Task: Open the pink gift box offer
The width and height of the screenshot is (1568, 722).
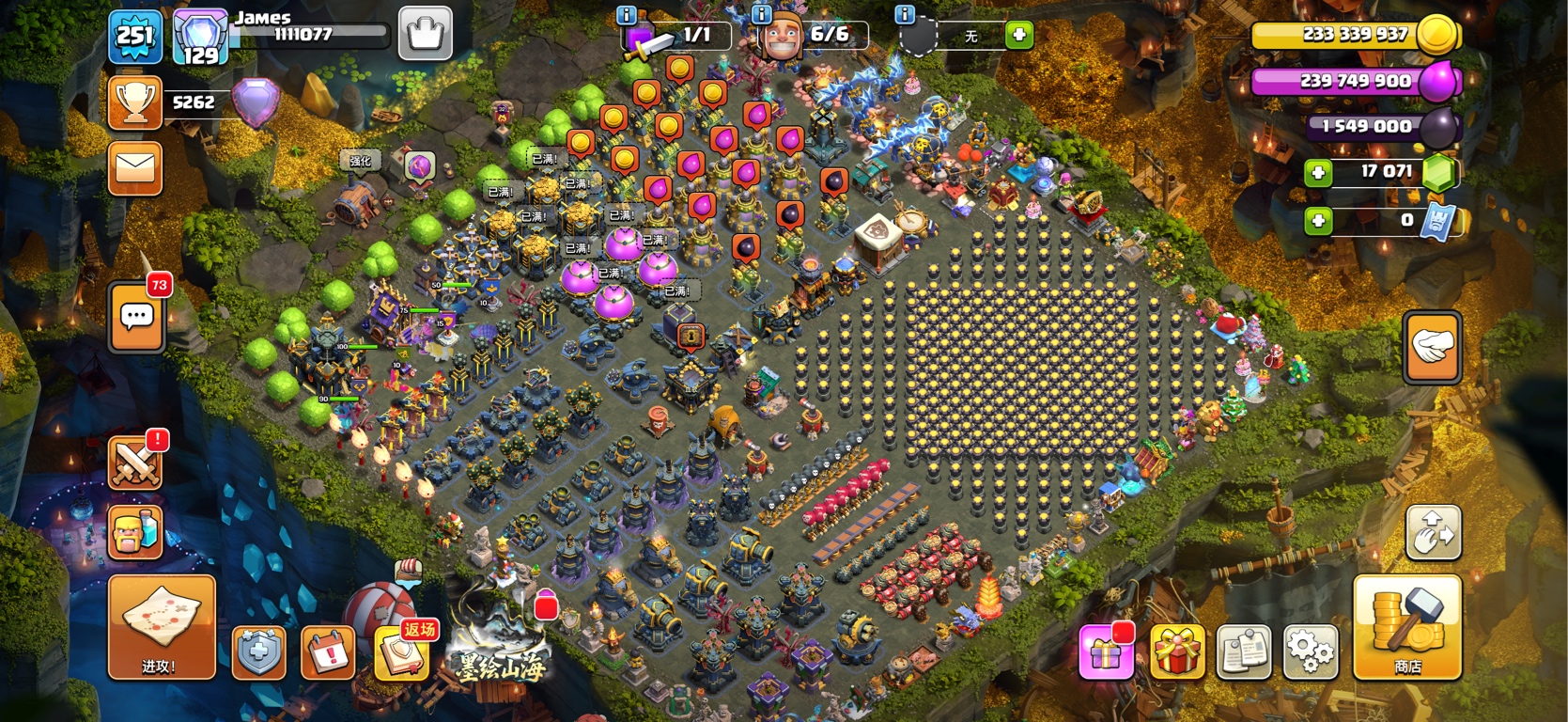Action: click(1106, 651)
